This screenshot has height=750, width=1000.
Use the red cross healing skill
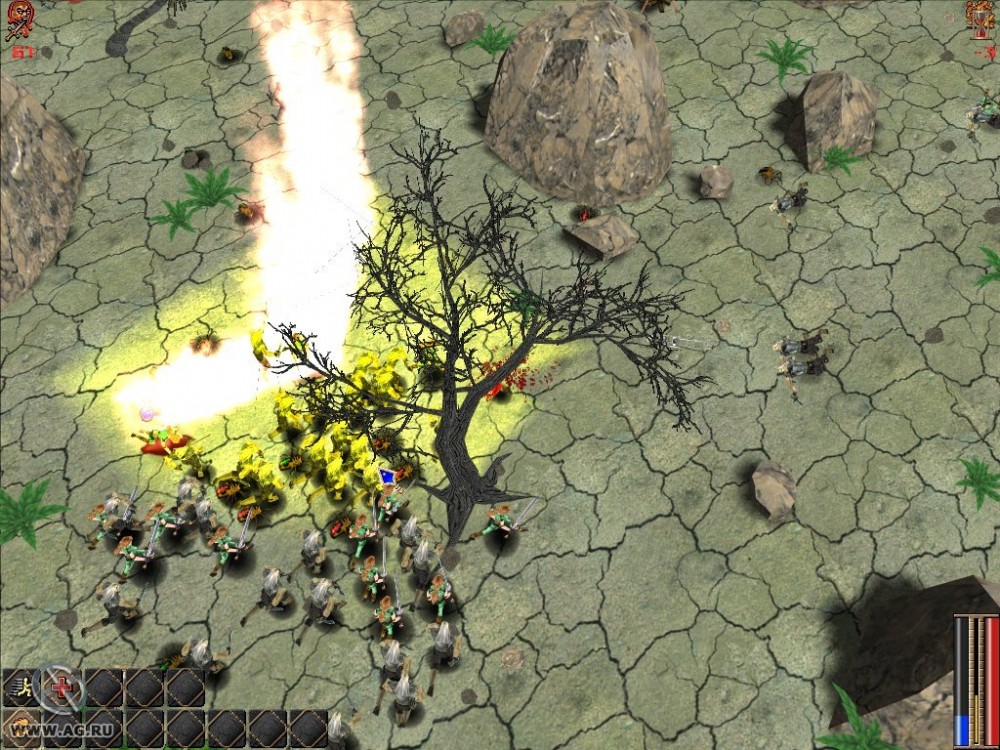click(x=59, y=688)
